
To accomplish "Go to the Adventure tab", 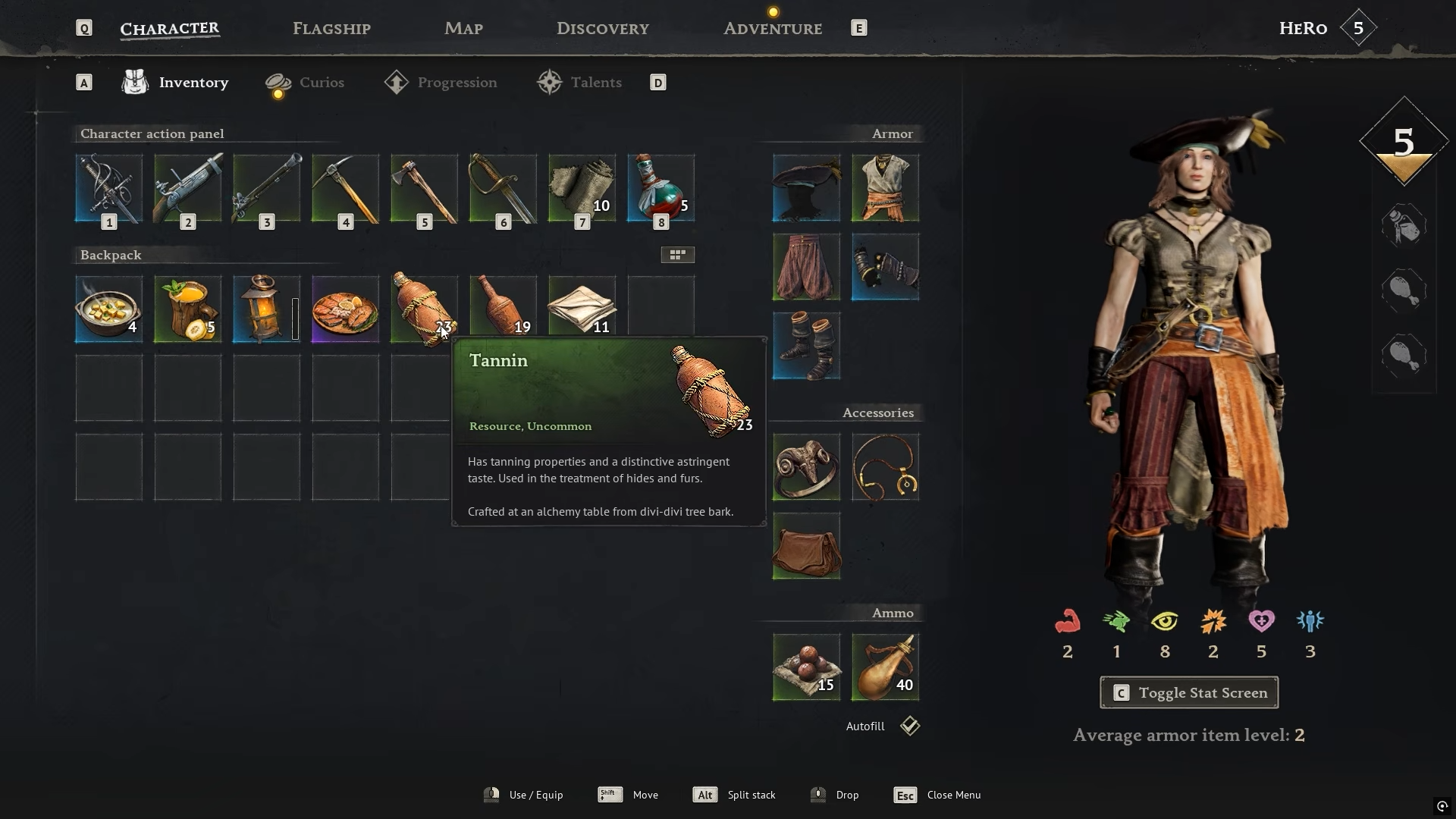I will pyautogui.click(x=772, y=29).
